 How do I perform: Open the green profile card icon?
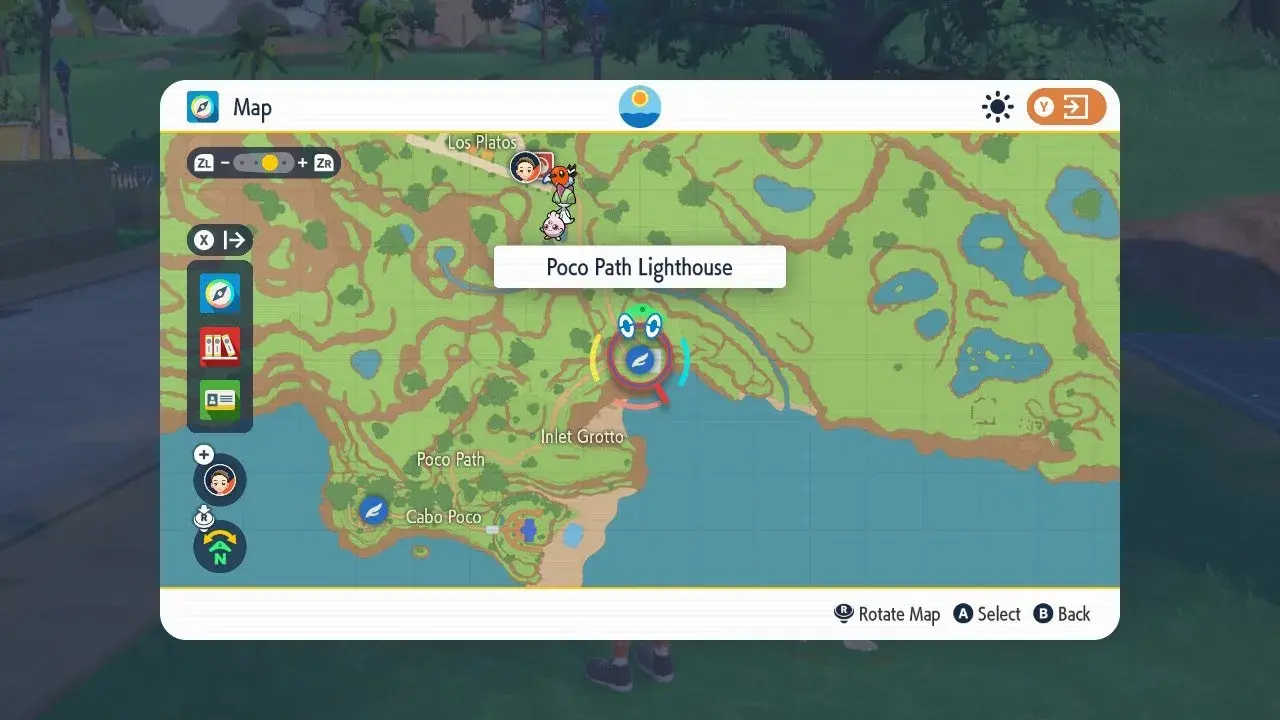click(220, 400)
